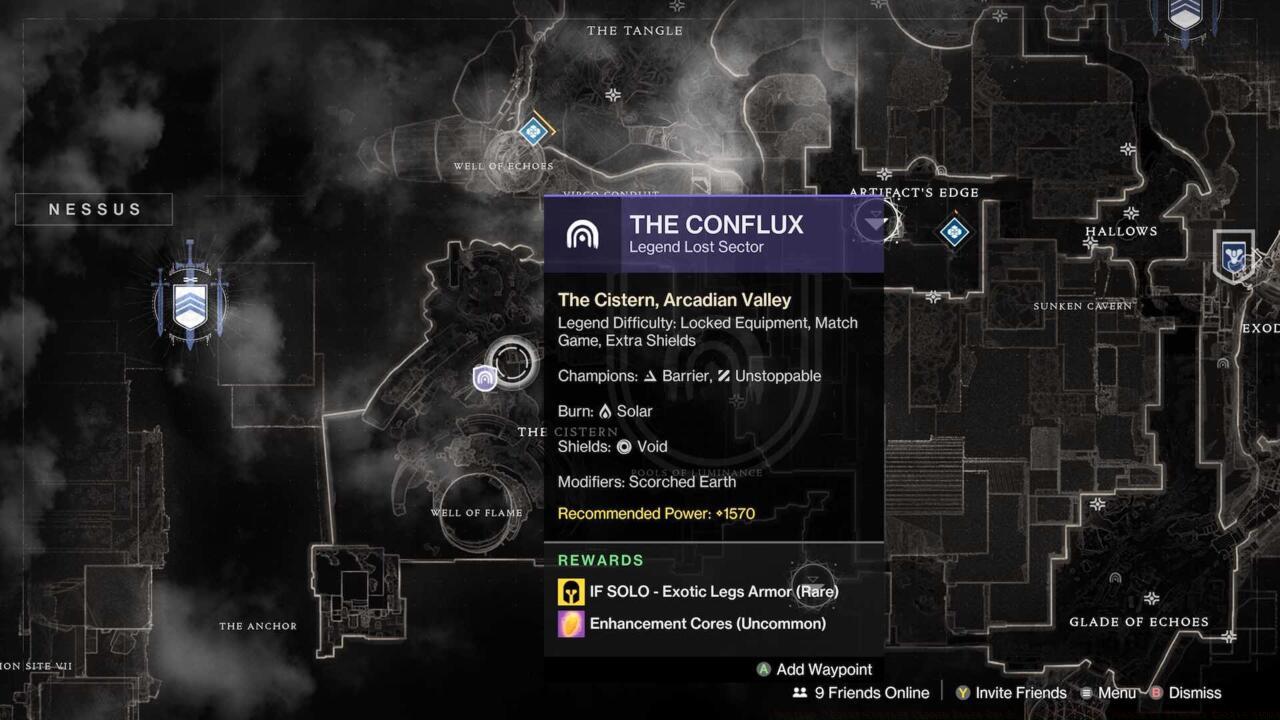1280x720 pixels.
Task: Invite Friends using the Y prompt
Action: 963,692
